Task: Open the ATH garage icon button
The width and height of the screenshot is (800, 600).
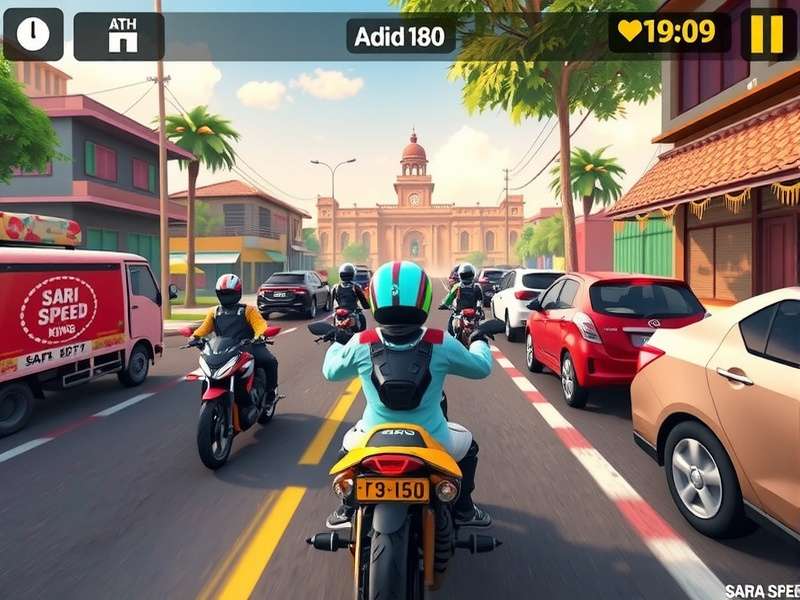Action: point(122,35)
